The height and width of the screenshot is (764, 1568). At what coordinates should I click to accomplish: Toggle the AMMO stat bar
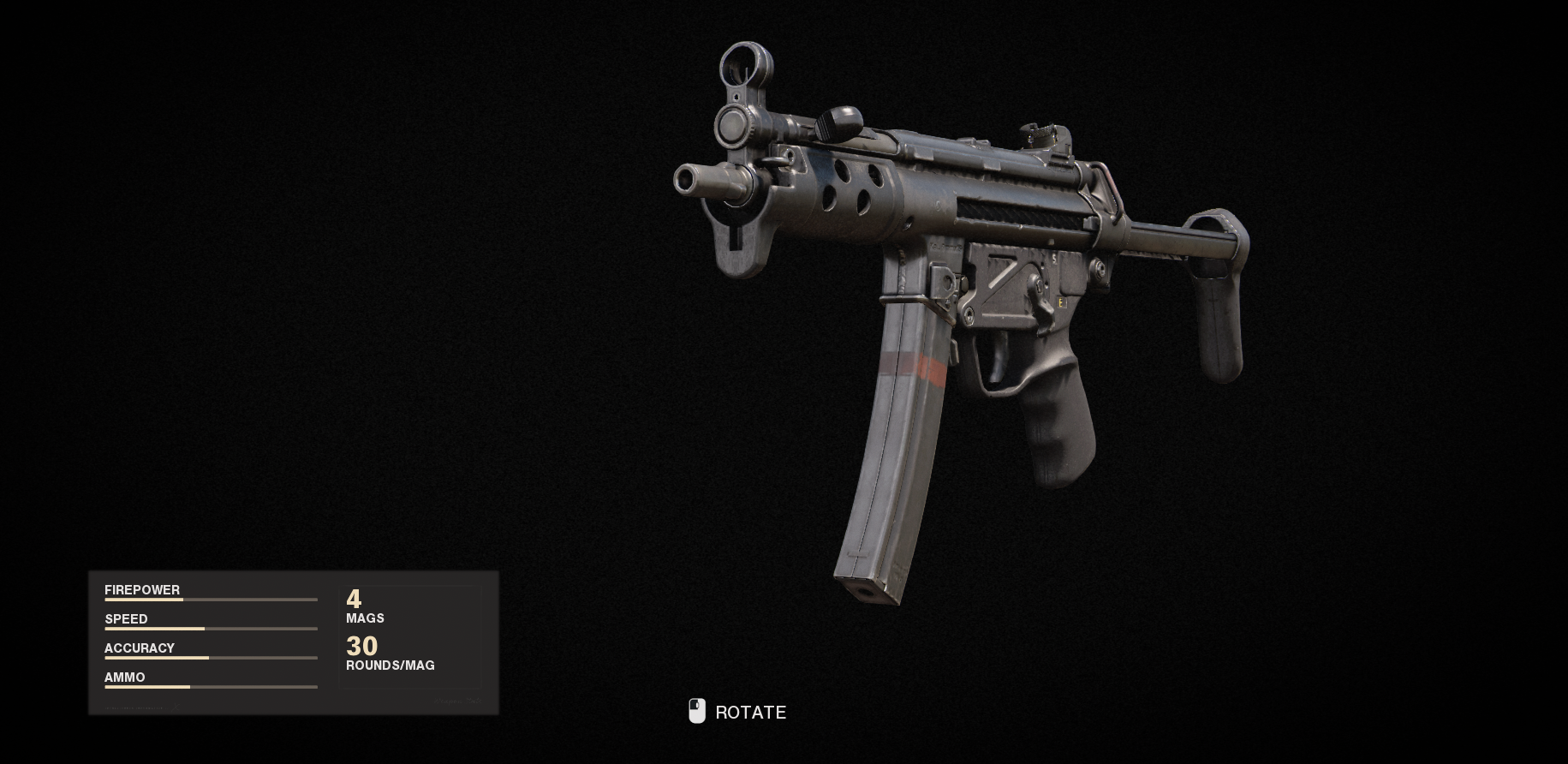click(211, 687)
